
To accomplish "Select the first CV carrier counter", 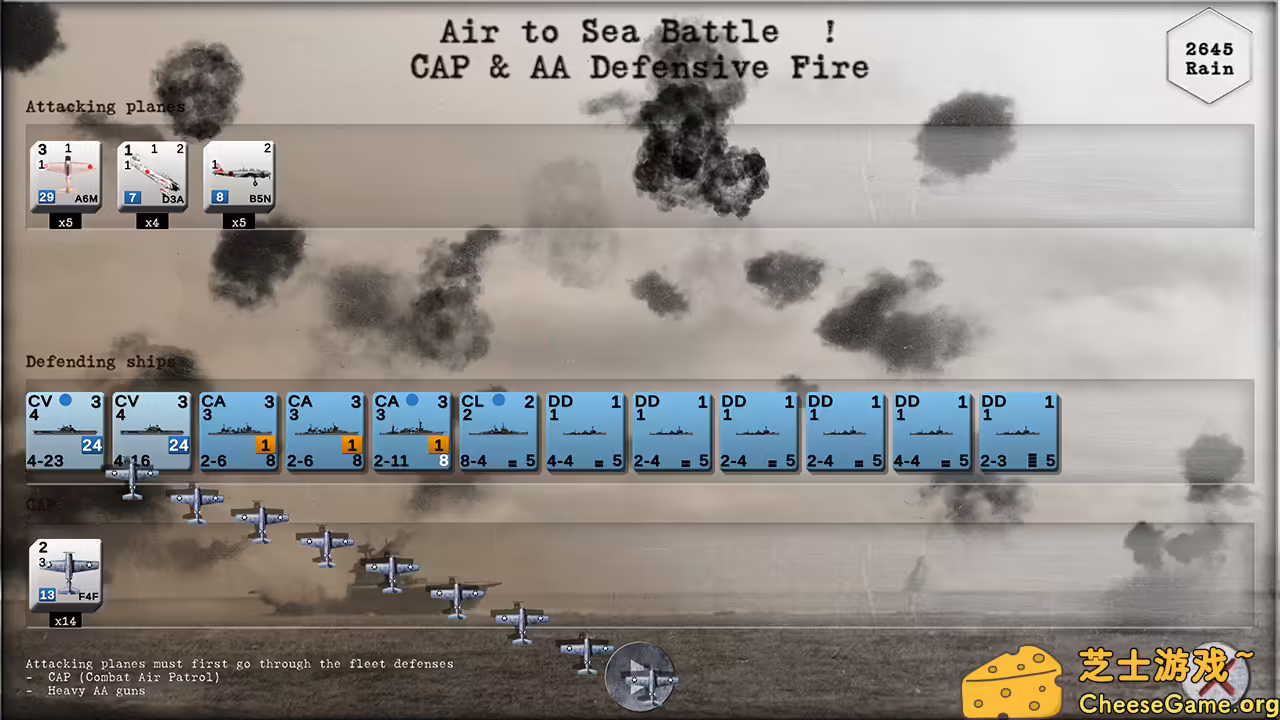I will (64, 430).
